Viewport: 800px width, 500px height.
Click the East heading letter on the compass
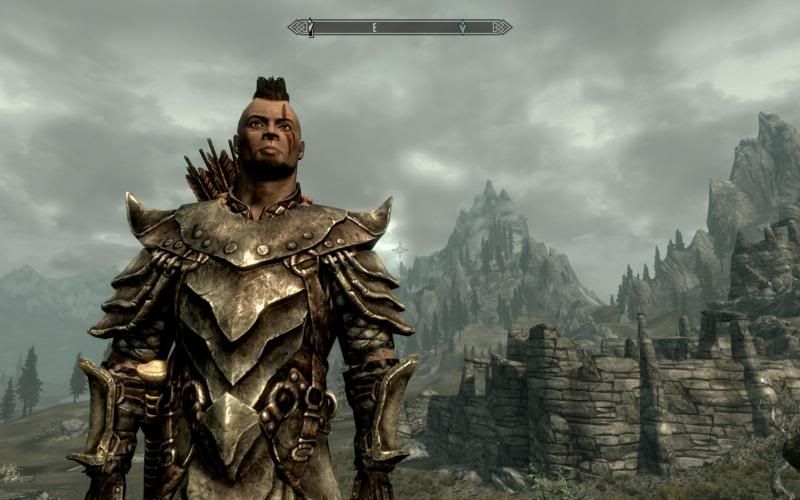pos(375,28)
